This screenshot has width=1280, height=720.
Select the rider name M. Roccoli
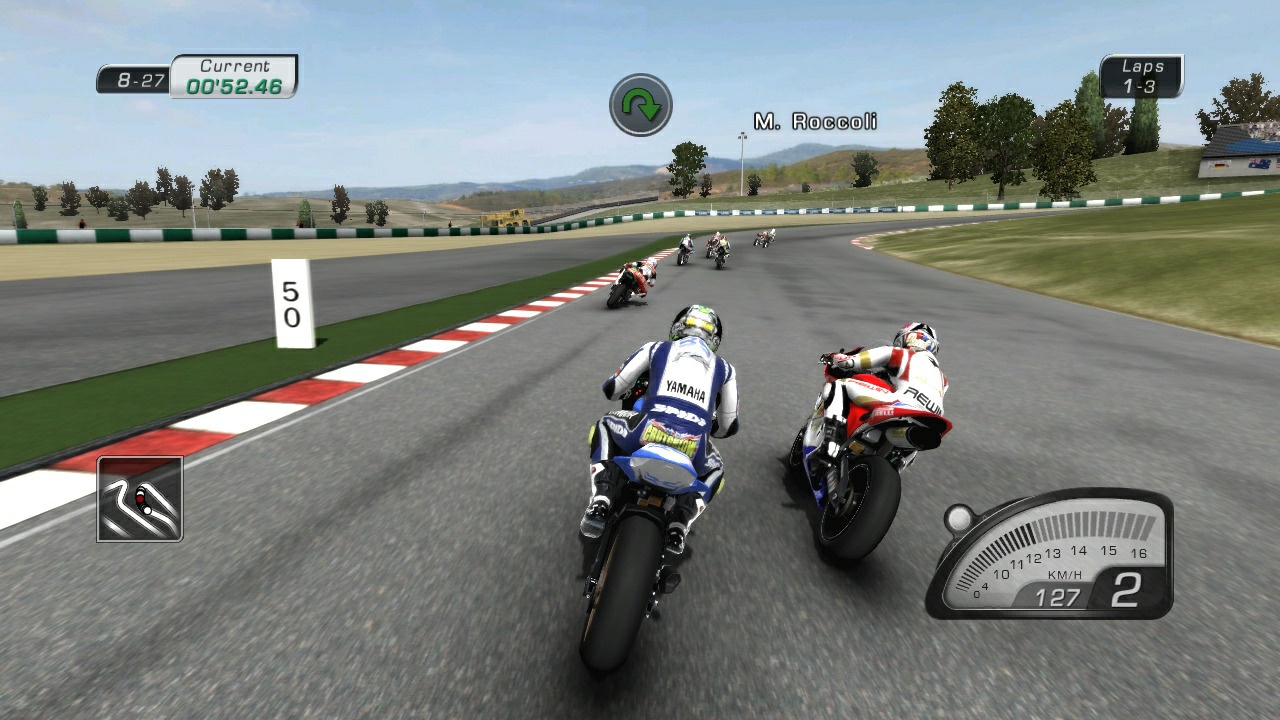click(x=815, y=121)
